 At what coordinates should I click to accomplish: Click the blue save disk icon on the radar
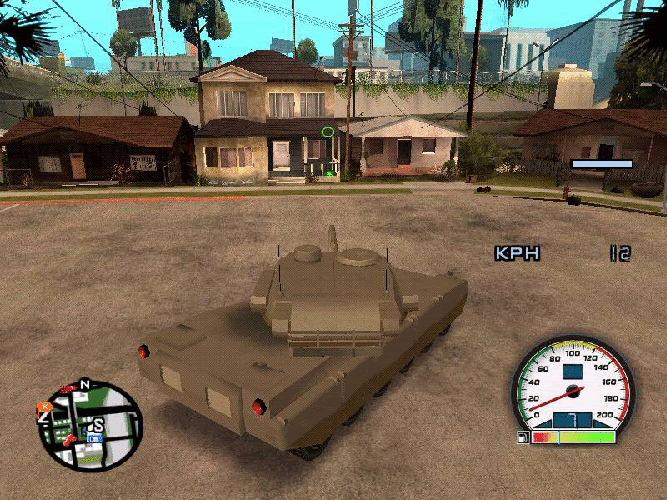pos(95,437)
